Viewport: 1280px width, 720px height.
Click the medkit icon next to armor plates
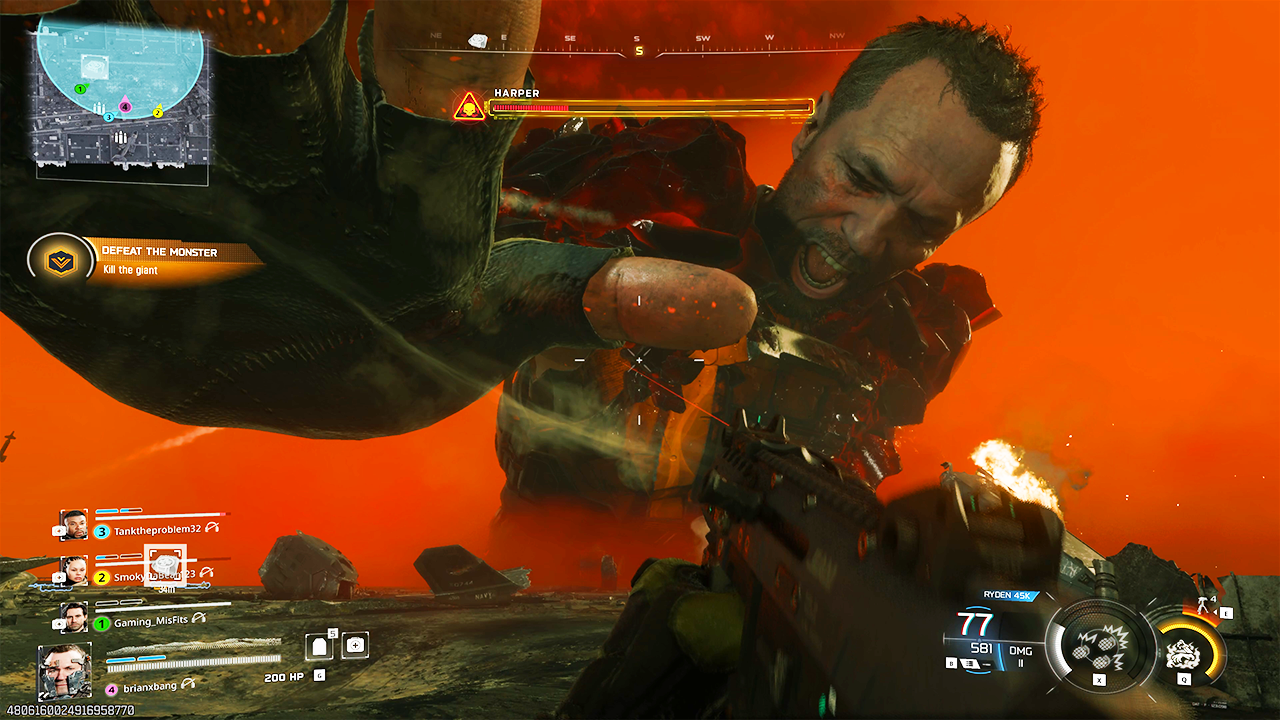[356, 647]
